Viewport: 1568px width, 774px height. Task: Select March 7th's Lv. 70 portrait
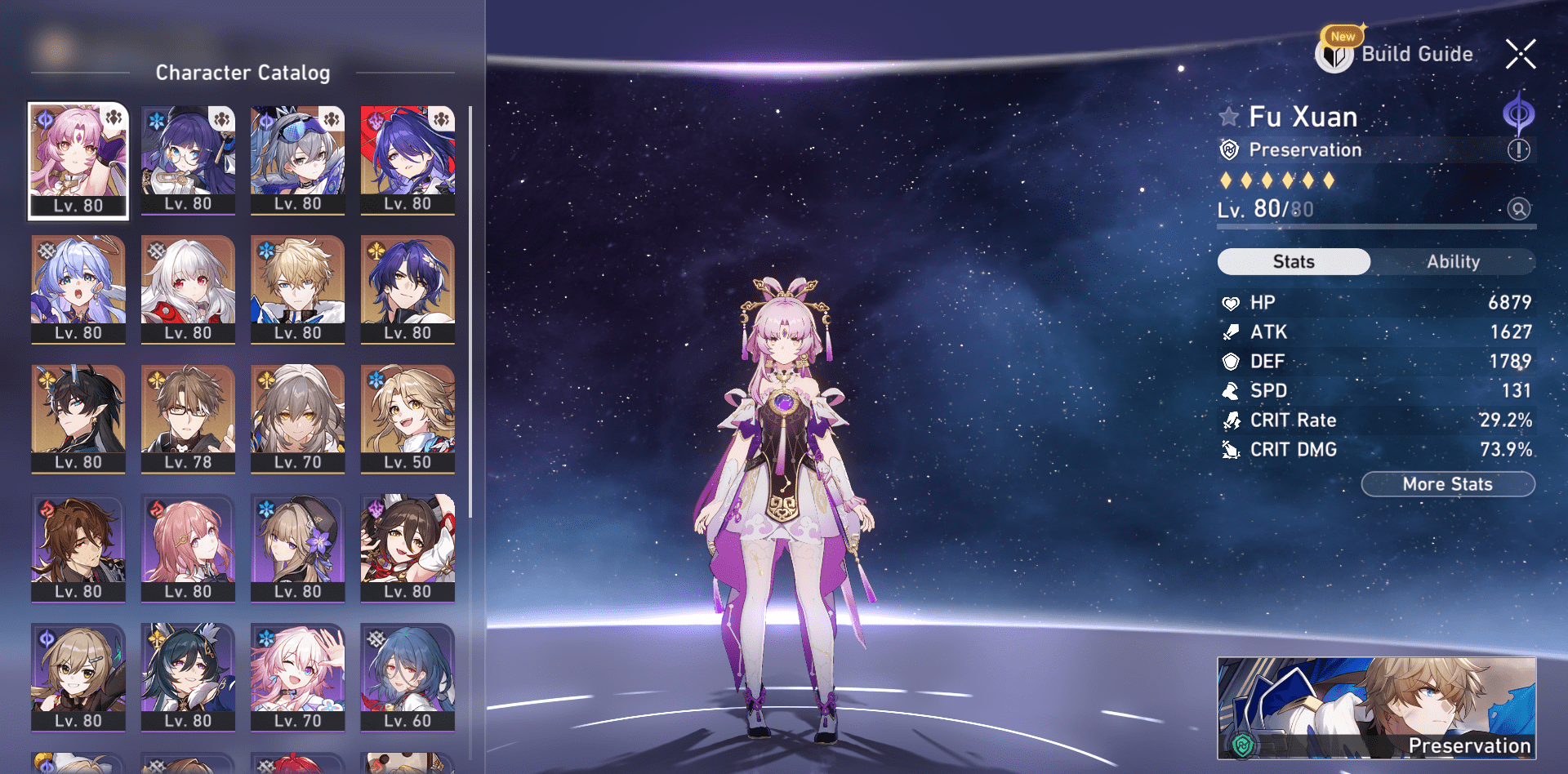298,678
